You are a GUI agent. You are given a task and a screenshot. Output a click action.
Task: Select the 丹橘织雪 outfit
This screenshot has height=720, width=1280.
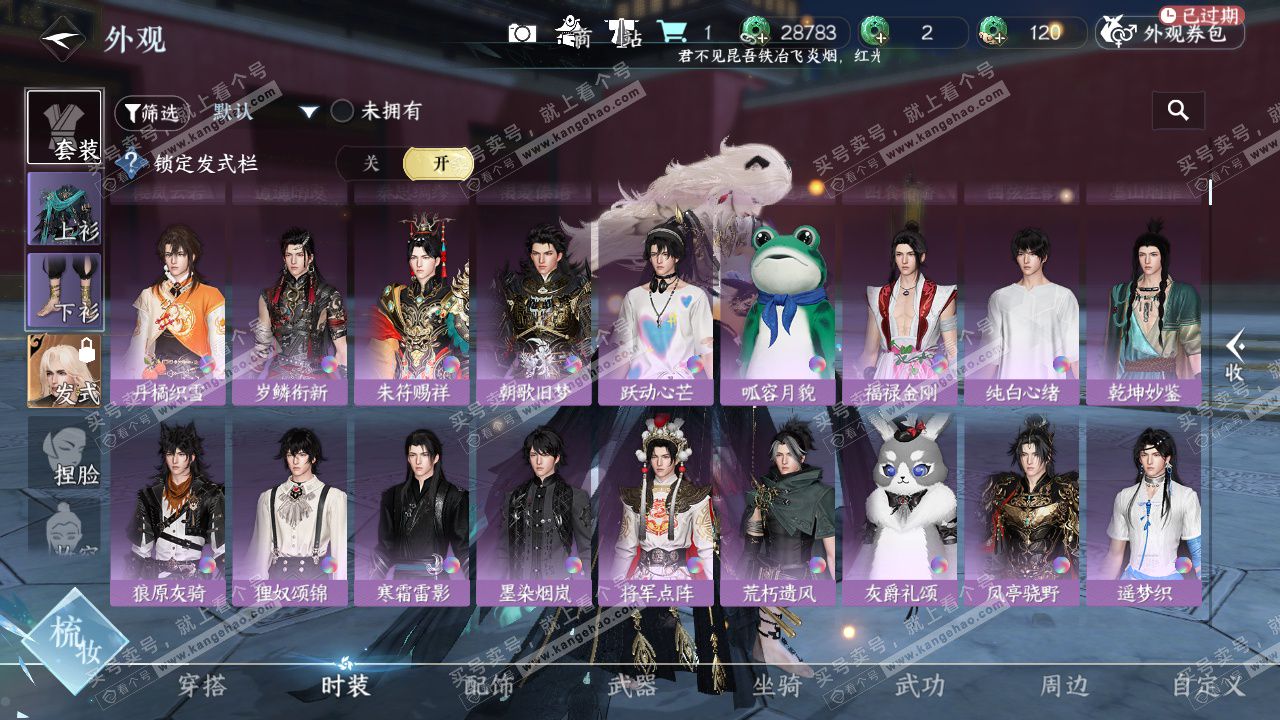coord(167,310)
